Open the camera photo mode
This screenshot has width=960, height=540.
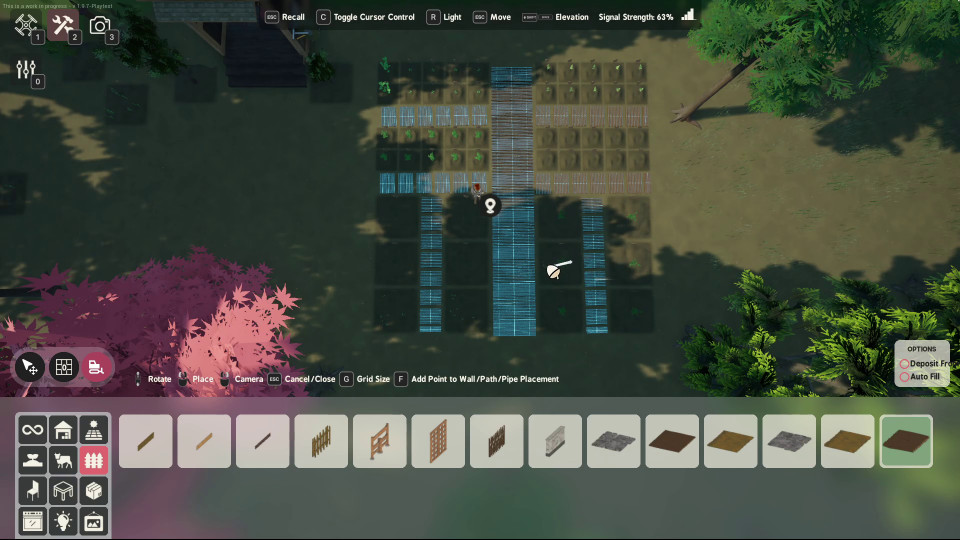click(99, 25)
